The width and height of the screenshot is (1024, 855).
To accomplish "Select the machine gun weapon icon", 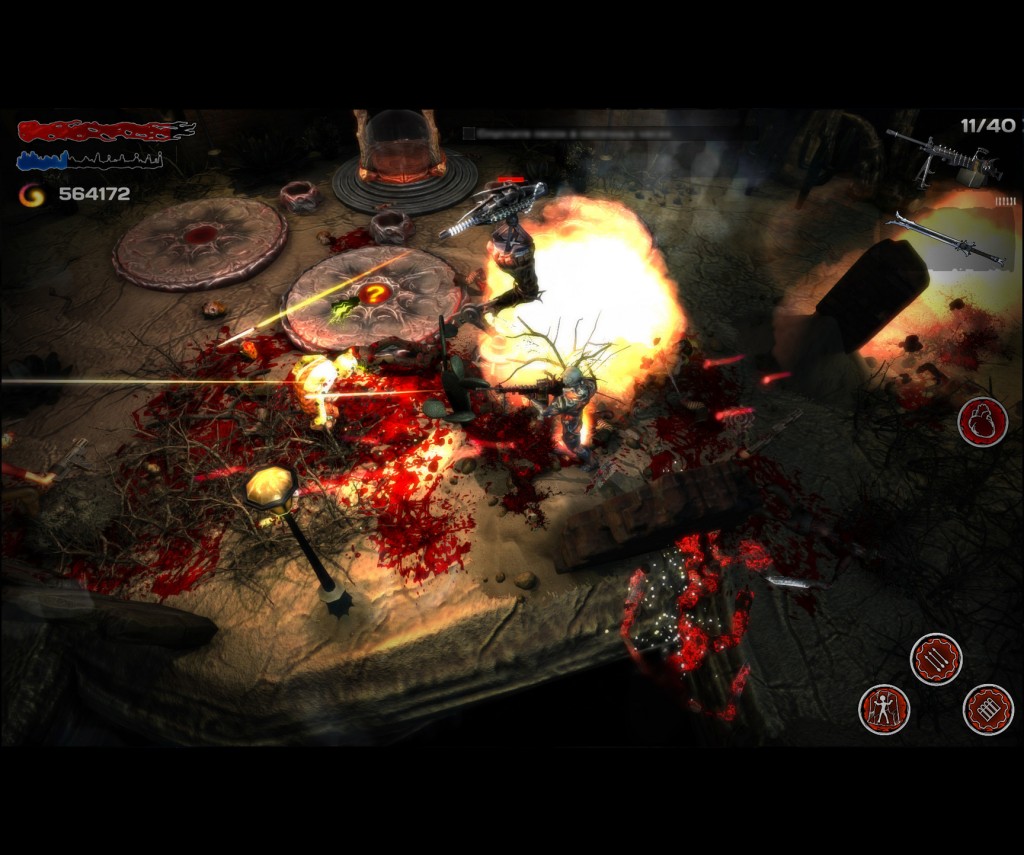I will point(945,160).
